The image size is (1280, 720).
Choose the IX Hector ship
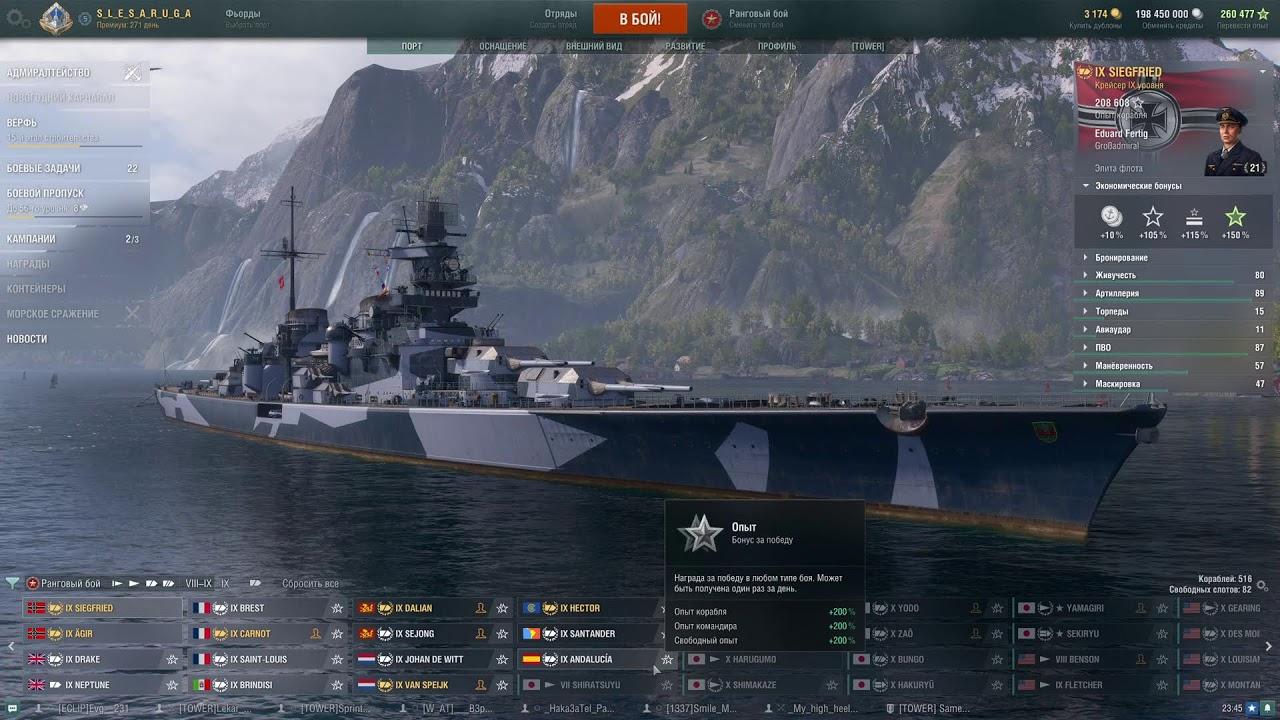tap(580, 608)
